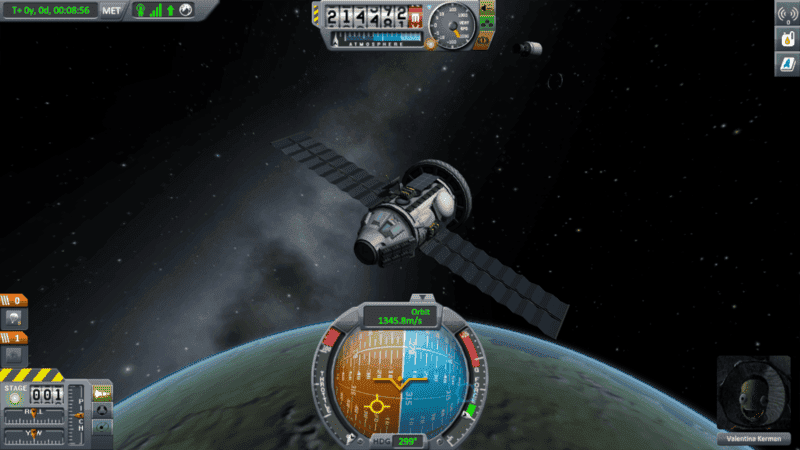Select the parachute icon in stage 0
Screen dimensions: 800x450
point(16,319)
